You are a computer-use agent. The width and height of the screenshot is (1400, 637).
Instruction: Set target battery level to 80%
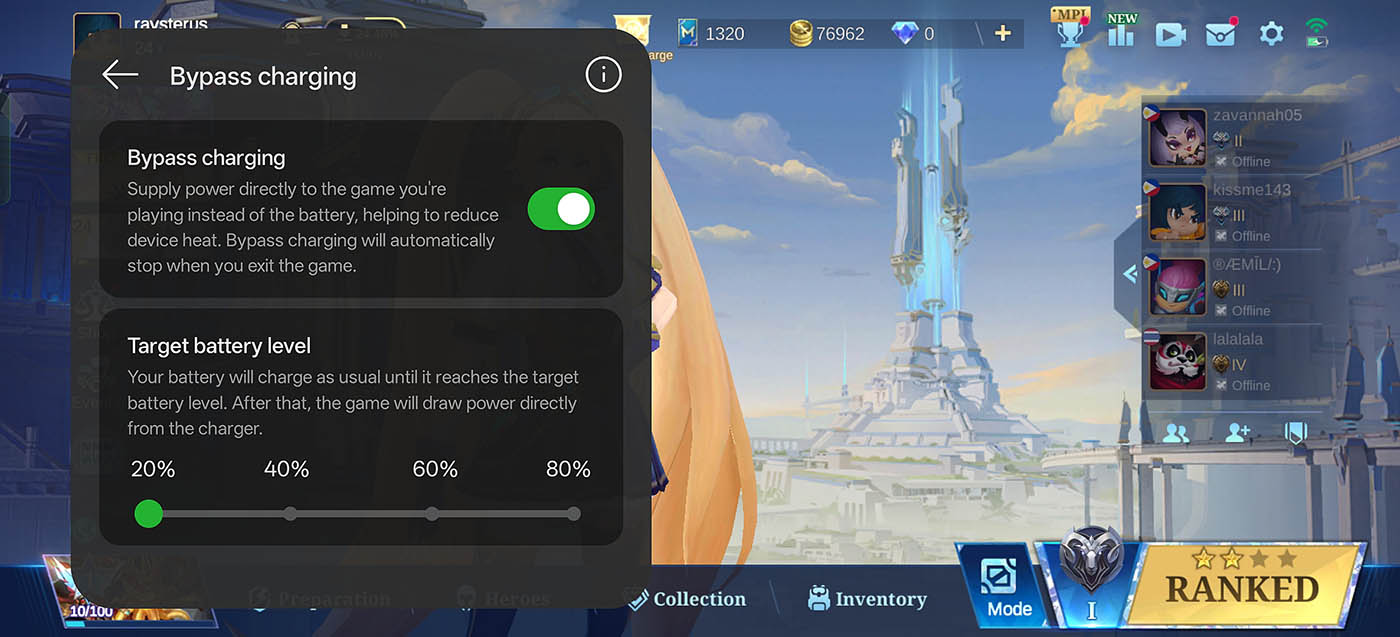pyautogui.click(x=573, y=514)
